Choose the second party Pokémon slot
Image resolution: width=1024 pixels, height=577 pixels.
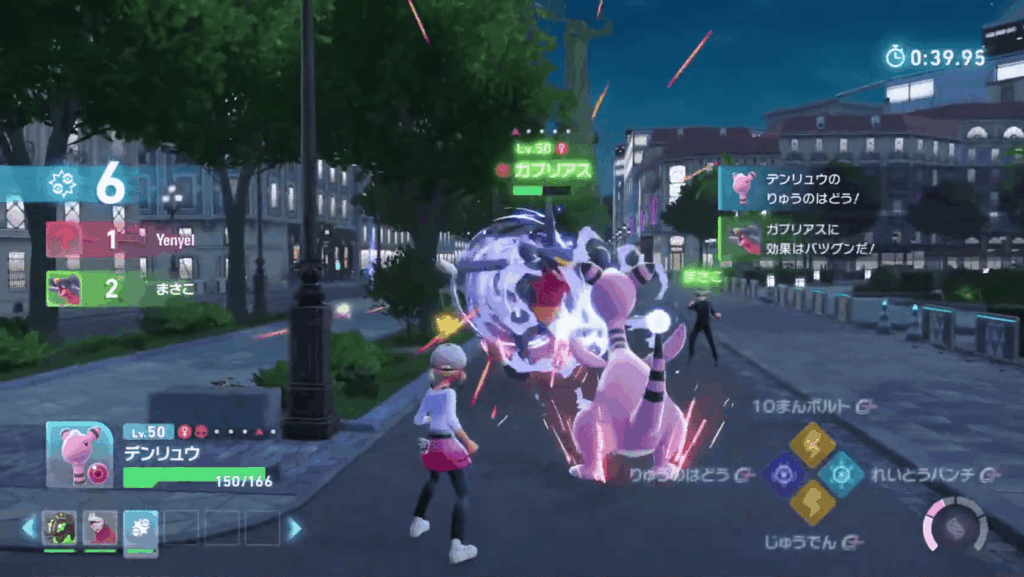pos(100,528)
